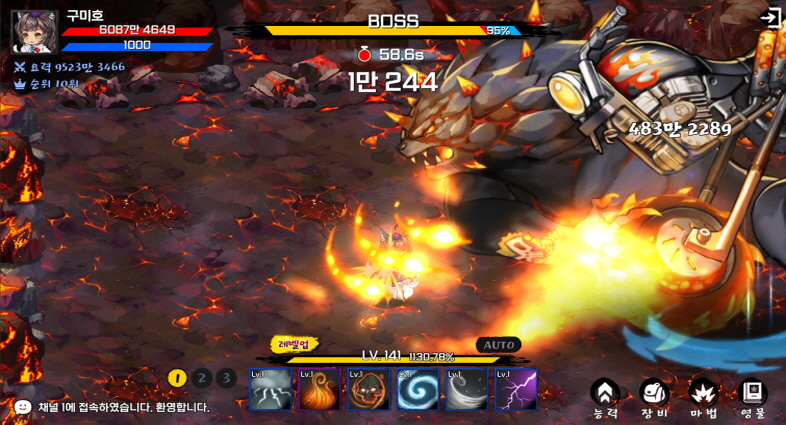View the 구미호 character portrait profile

33,31
